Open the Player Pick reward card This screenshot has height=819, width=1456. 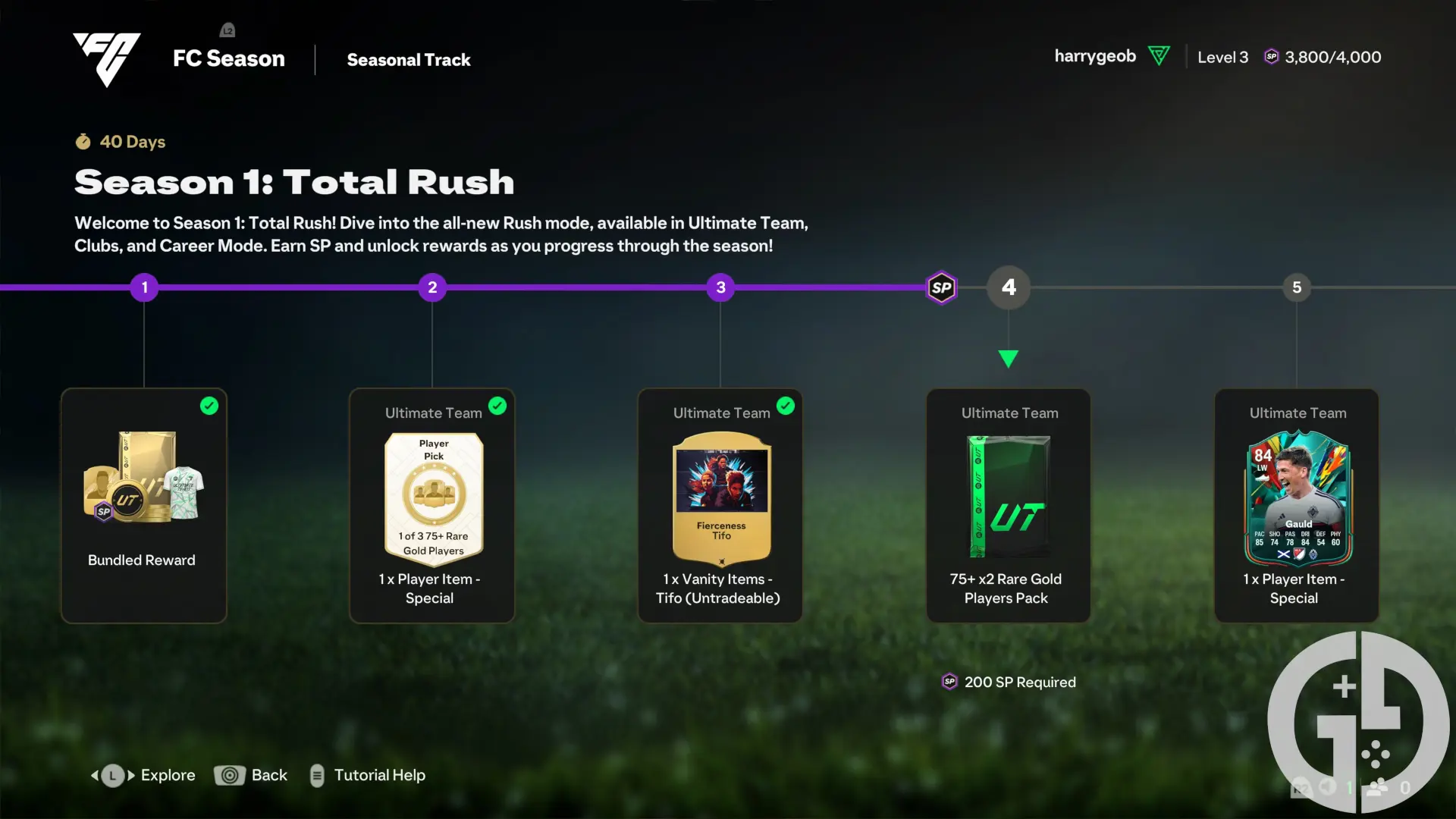coord(432,505)
